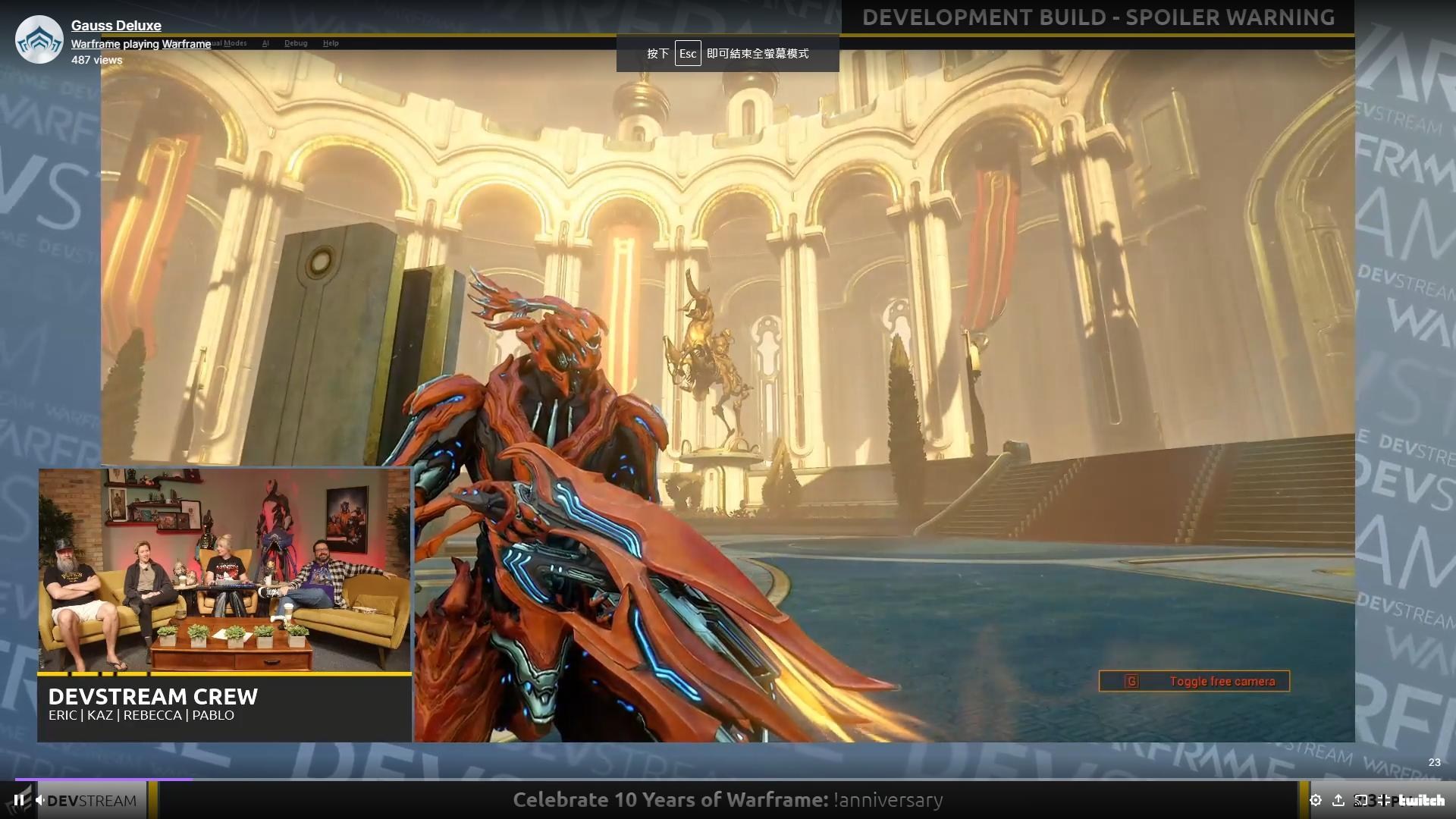Open the Debug menu
The image size is (1456, 819).
point(296,43)
